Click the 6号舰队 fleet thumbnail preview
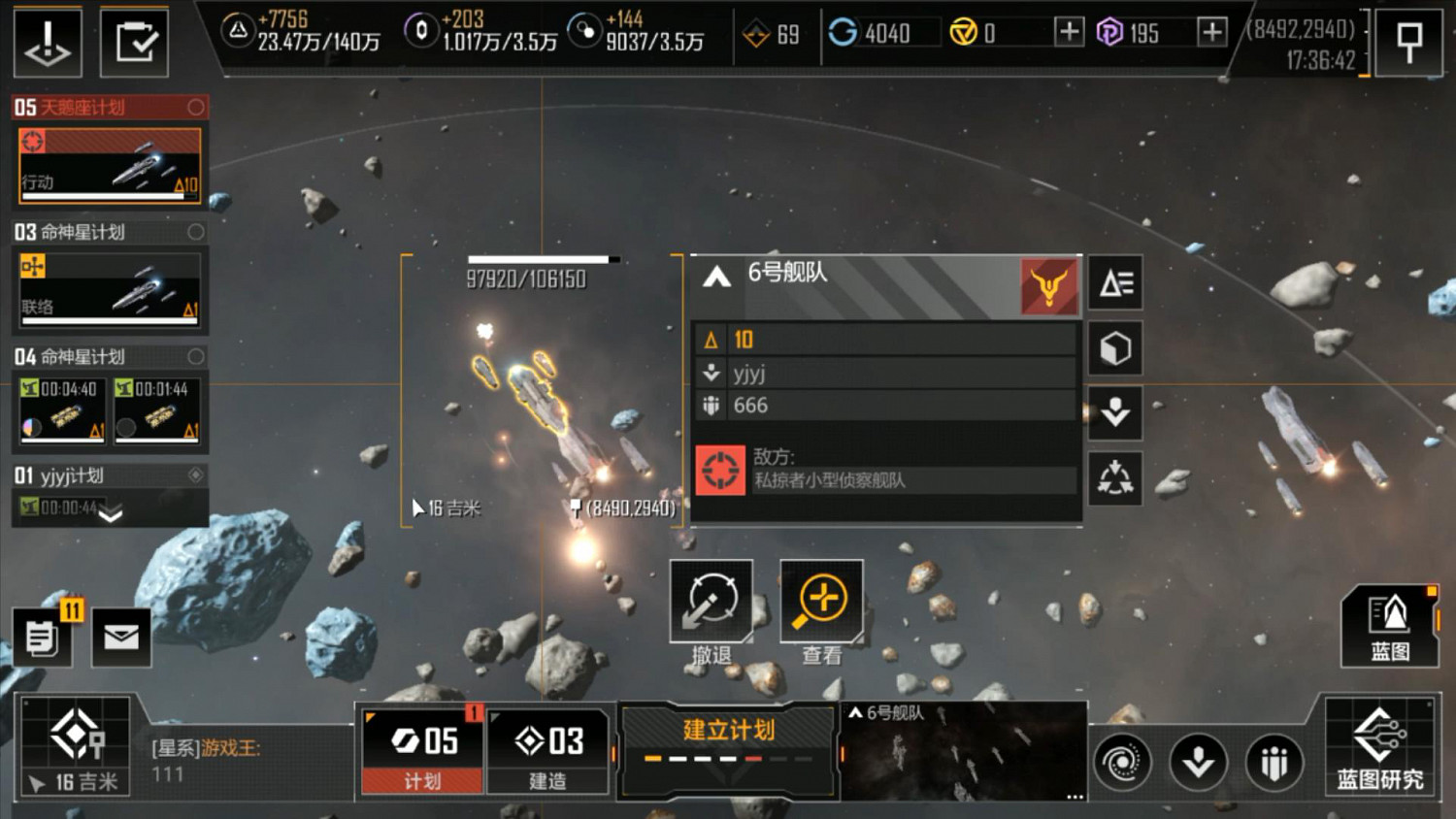This screenshot has width=1456, height=819. pos(963,752)
